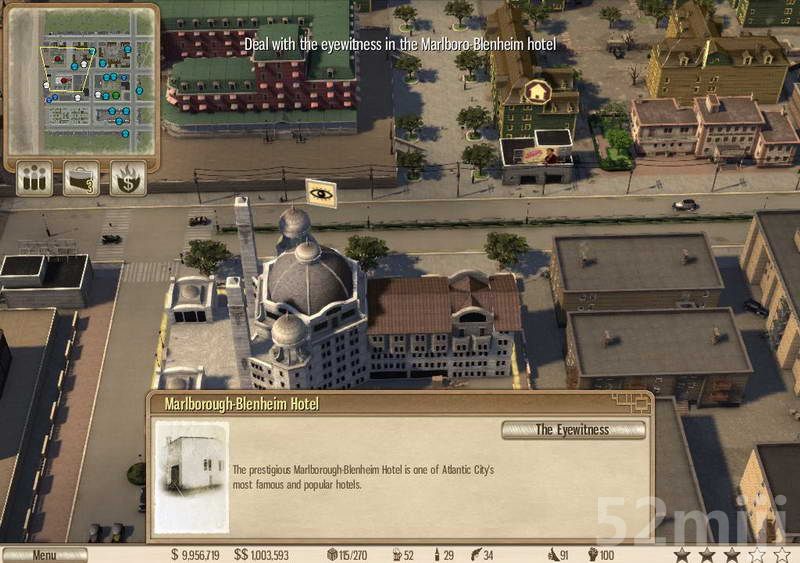Select The Eyewitness mission button

point(572,430)
